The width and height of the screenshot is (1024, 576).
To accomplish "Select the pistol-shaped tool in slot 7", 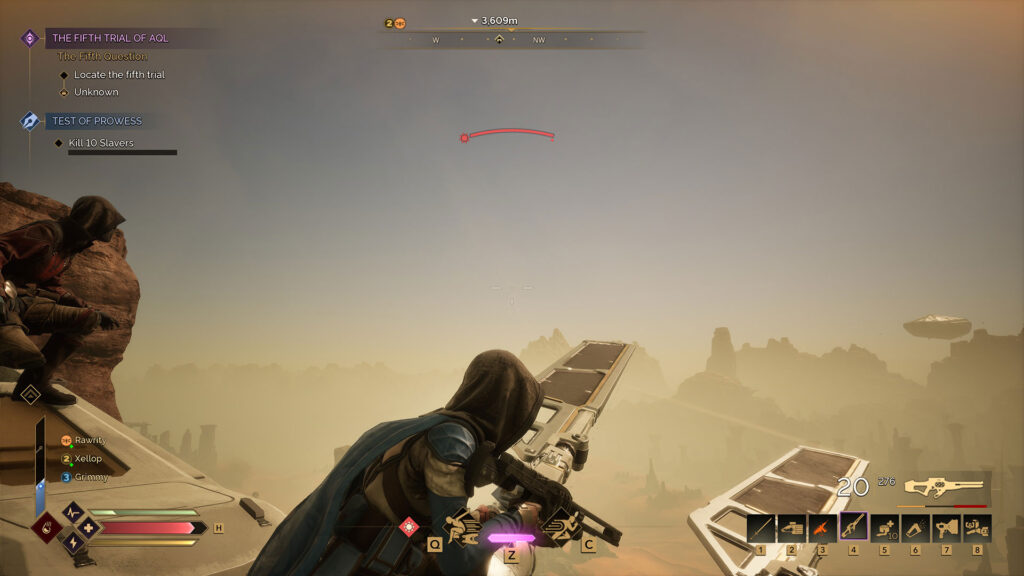I will point(946,527).
